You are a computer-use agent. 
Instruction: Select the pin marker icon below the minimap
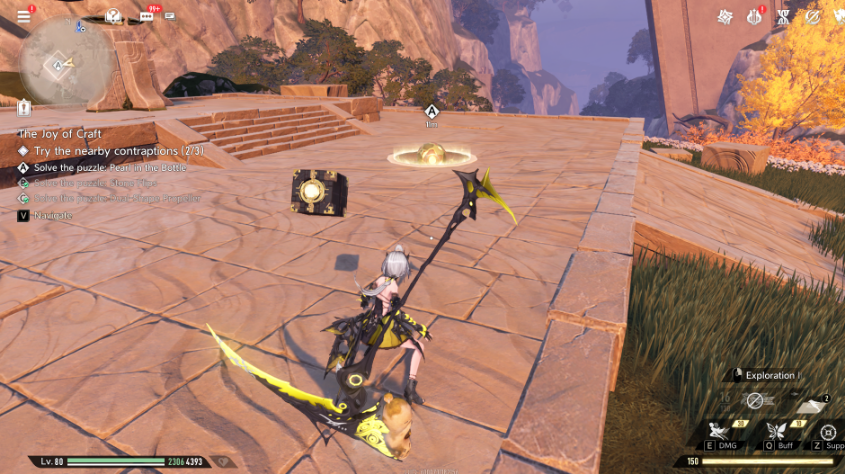(x=24, y=107)
